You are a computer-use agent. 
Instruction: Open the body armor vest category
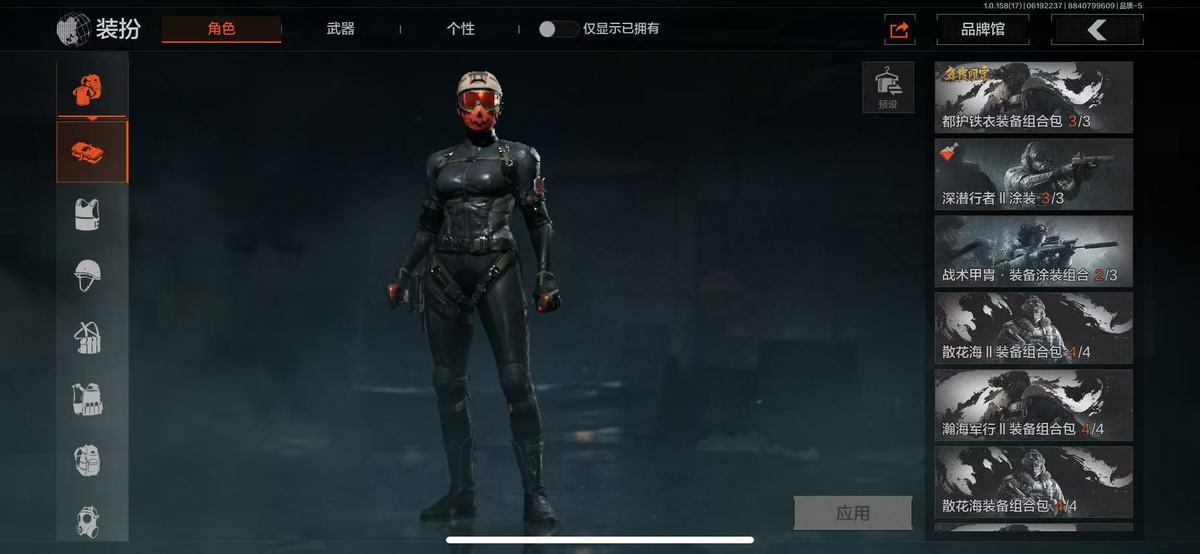click(x=88, y=214)
